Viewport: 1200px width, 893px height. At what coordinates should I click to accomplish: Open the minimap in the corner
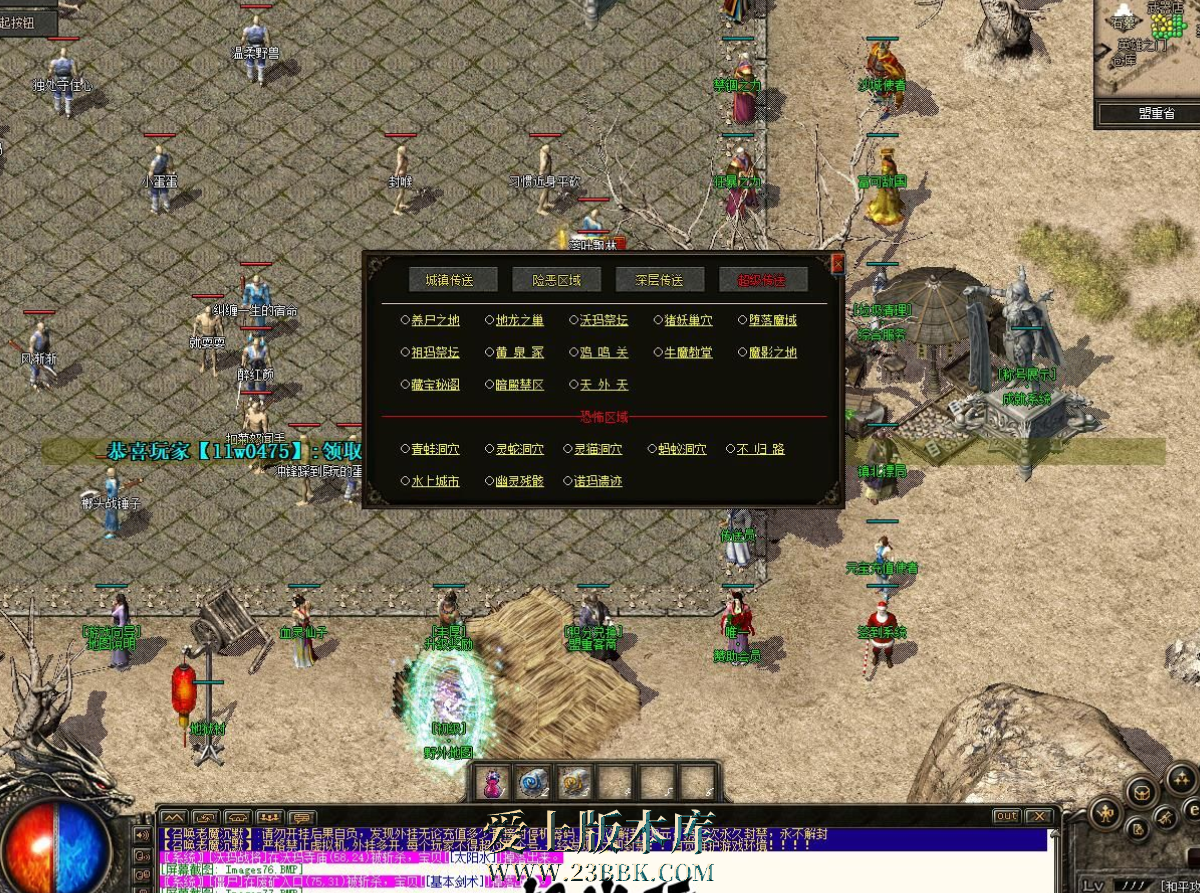click(x=1147, y=48)
